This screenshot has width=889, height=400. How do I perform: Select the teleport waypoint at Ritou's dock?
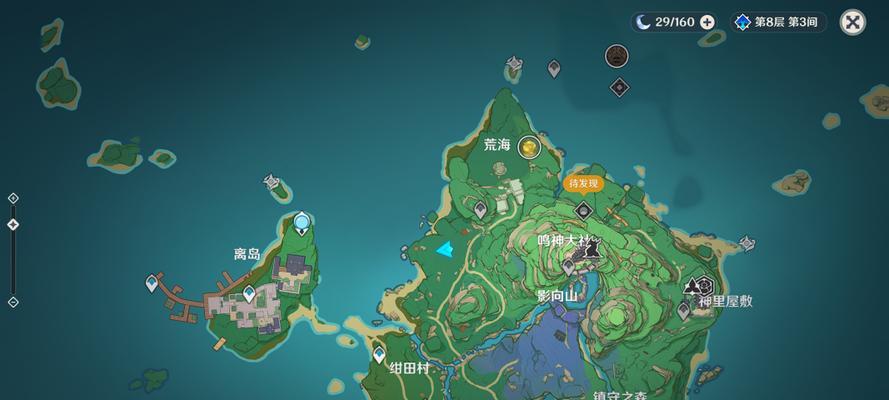point(152,284)
